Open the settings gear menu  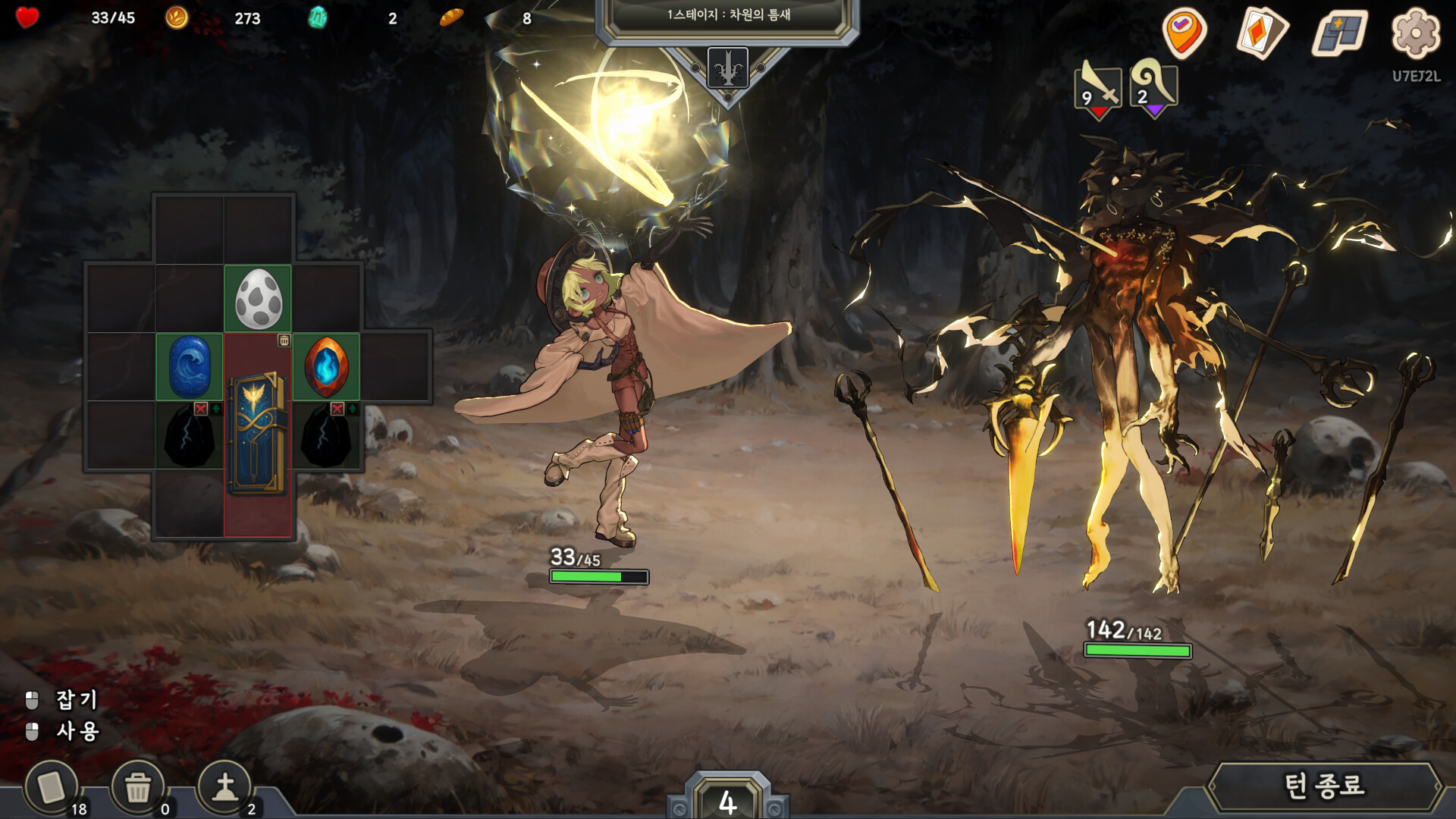click(x=1415, y=33)
